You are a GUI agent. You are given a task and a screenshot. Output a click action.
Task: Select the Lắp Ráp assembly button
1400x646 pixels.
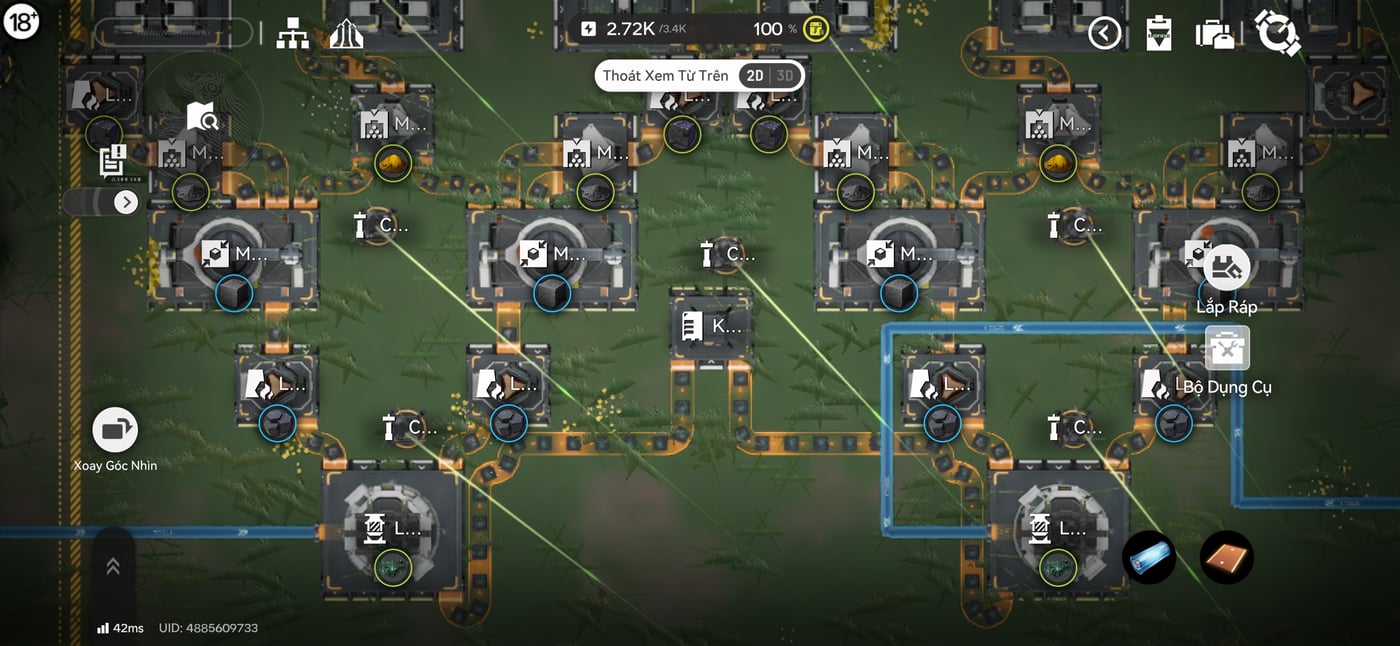pyautogui.click(x=1226, y=268)
